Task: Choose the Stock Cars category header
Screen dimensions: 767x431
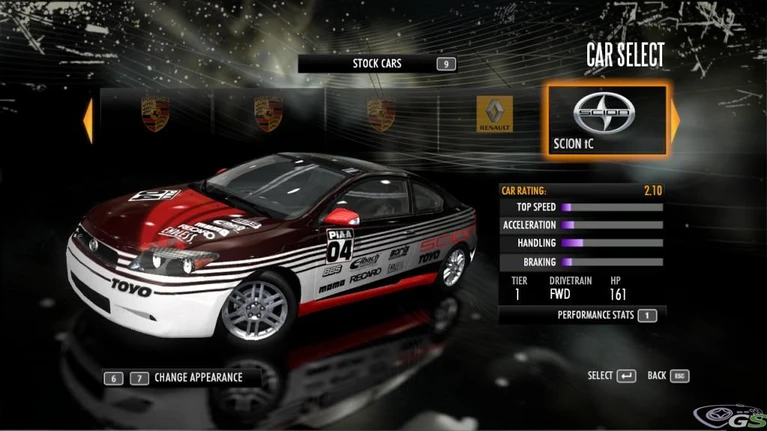Action: click(377, 64)
